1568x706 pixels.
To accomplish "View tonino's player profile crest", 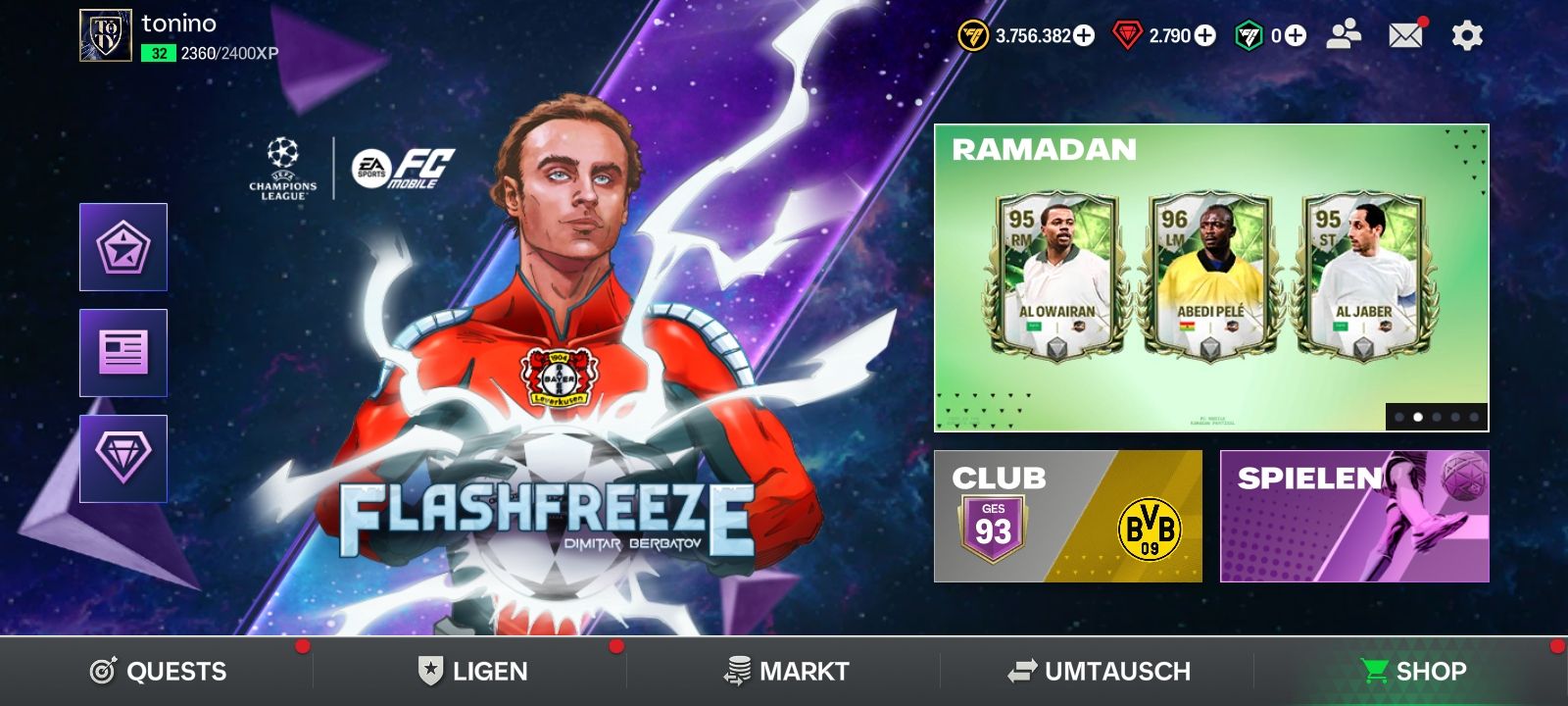I will coord(106,36).
